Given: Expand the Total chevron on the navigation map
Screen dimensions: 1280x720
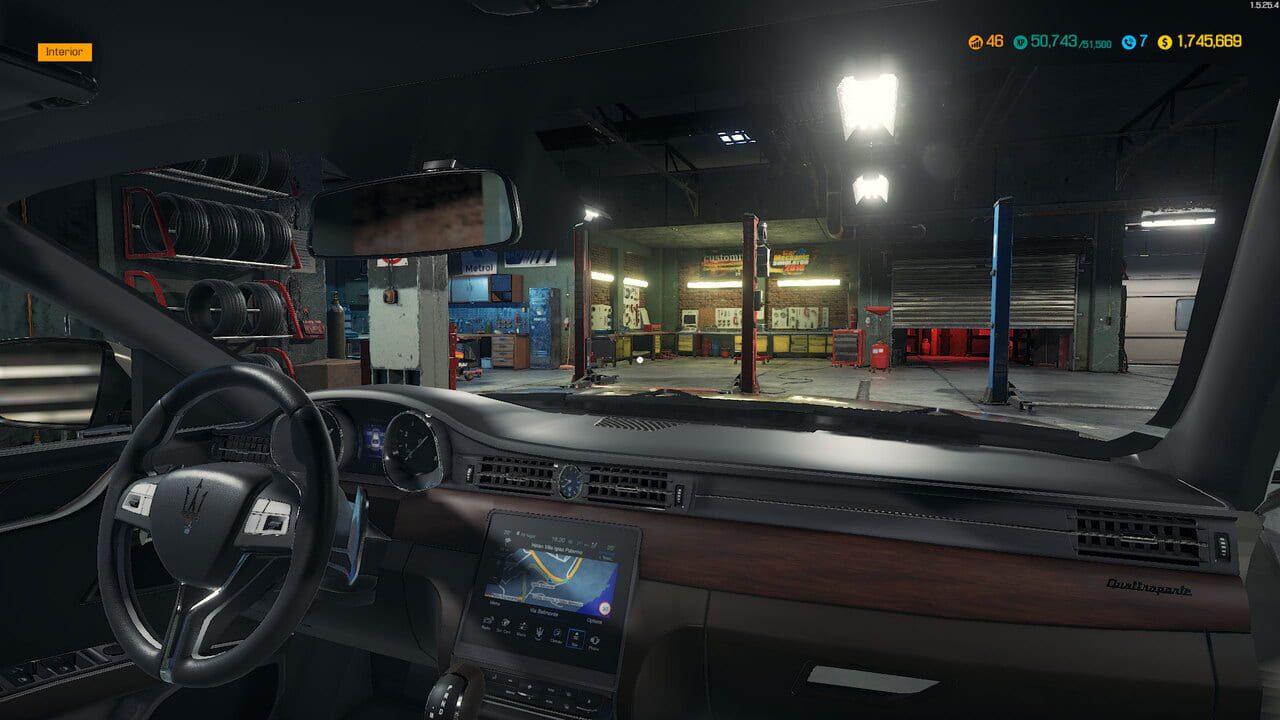Looking at the screenshot, I should click(606, 554).
